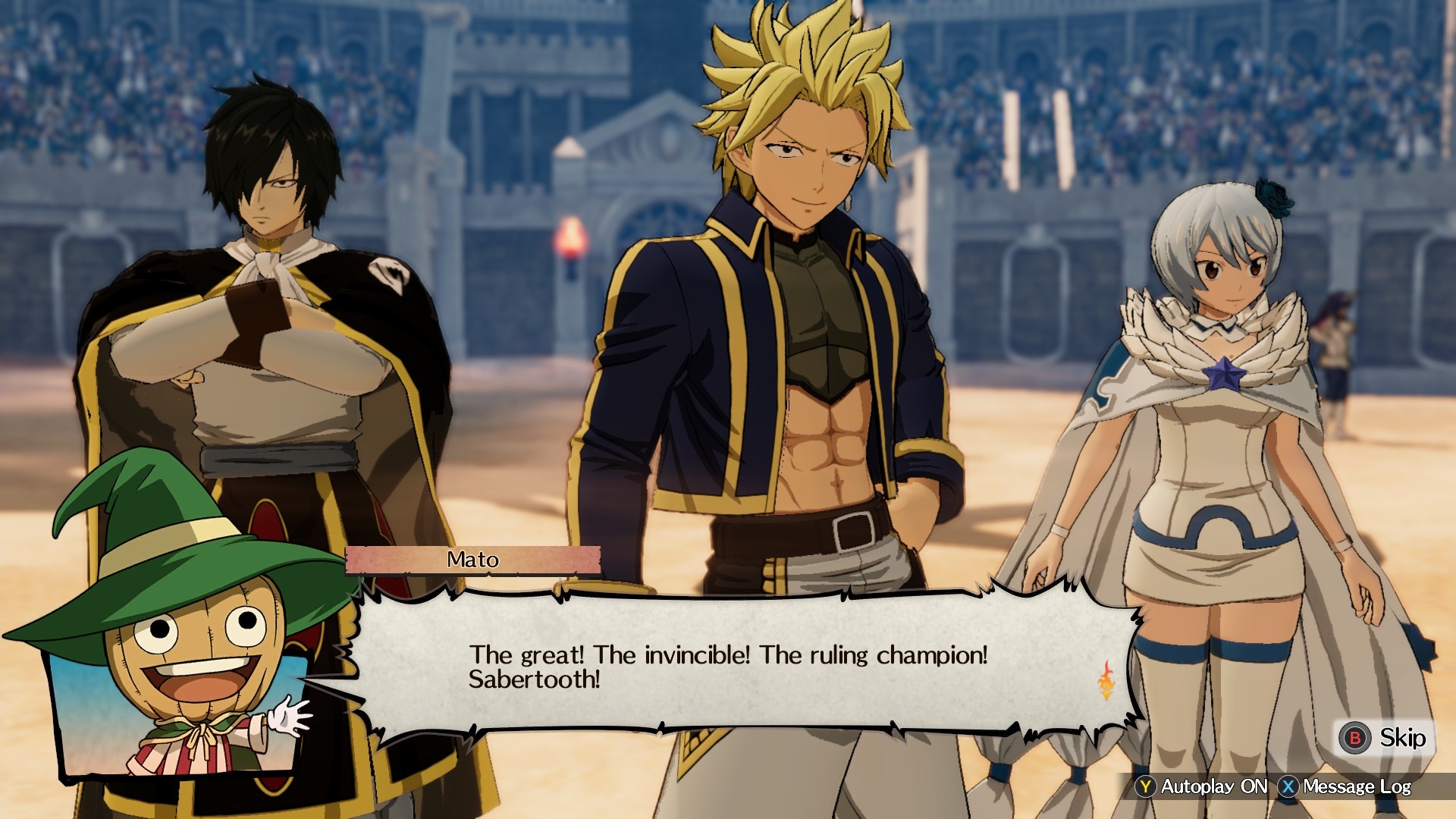Open the Message Log

[x=1345, y=786]
